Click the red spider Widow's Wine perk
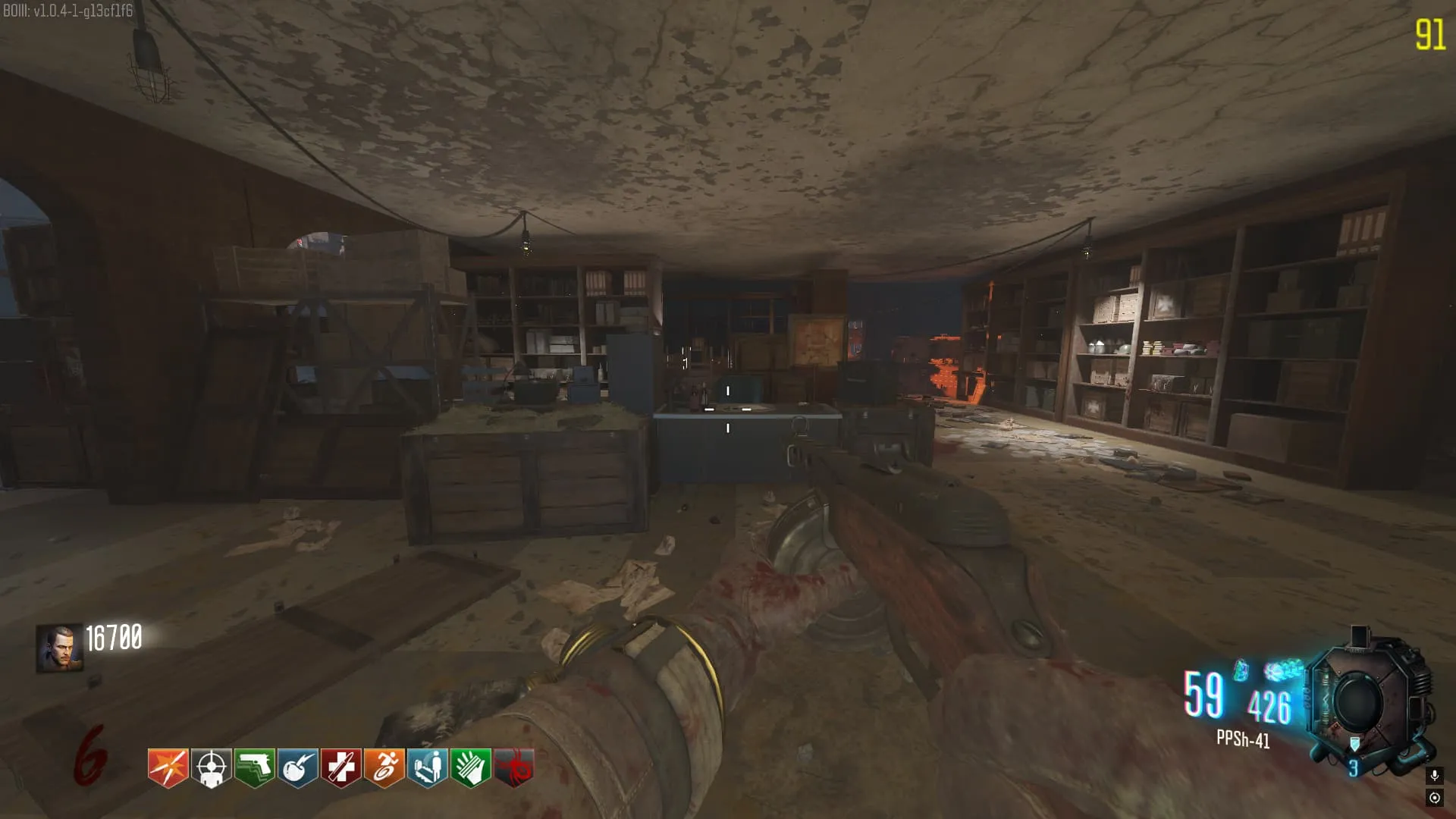The height and width of the screenshot is (819, 1456). [513, 767]
